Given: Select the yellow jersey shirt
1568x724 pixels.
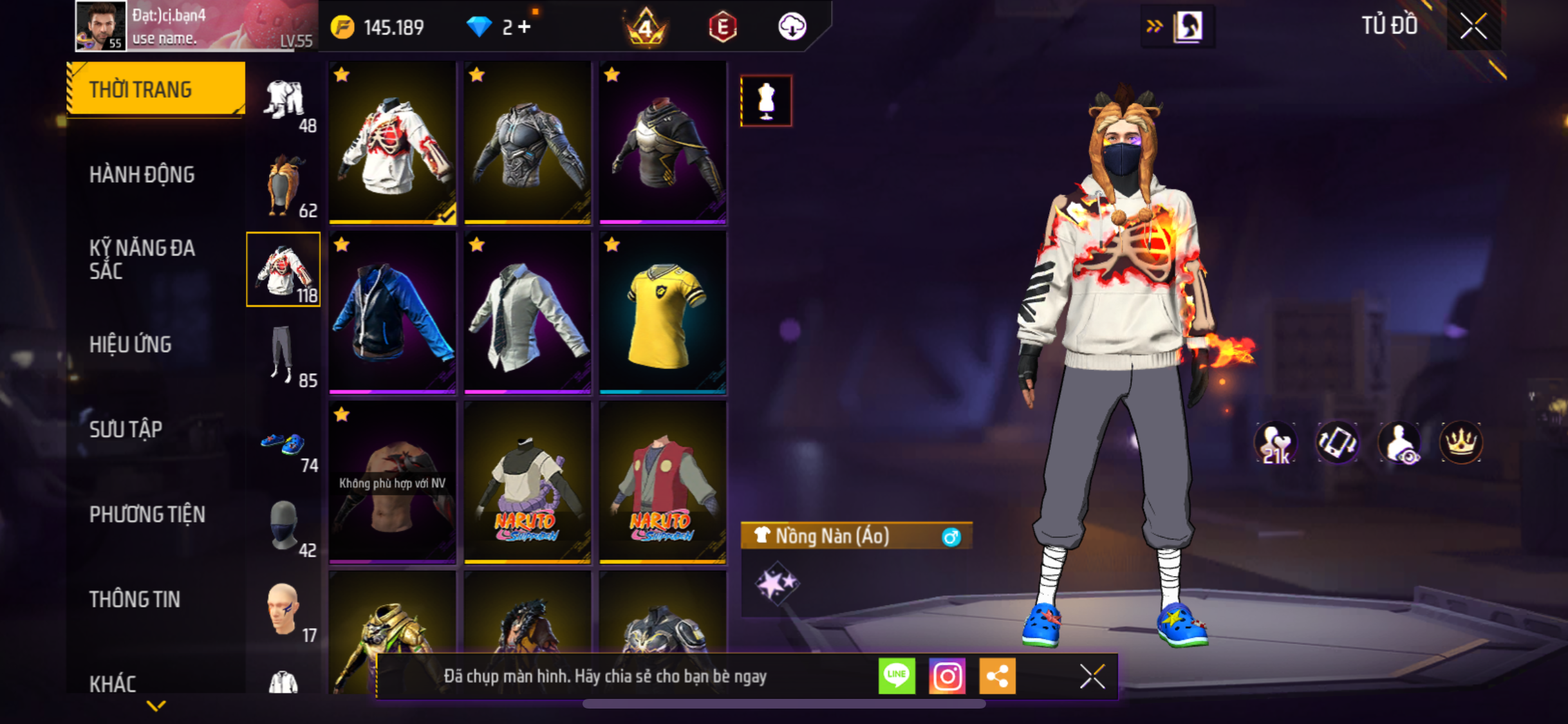Looking at the screenshot, I should click(x=662, y=313).
